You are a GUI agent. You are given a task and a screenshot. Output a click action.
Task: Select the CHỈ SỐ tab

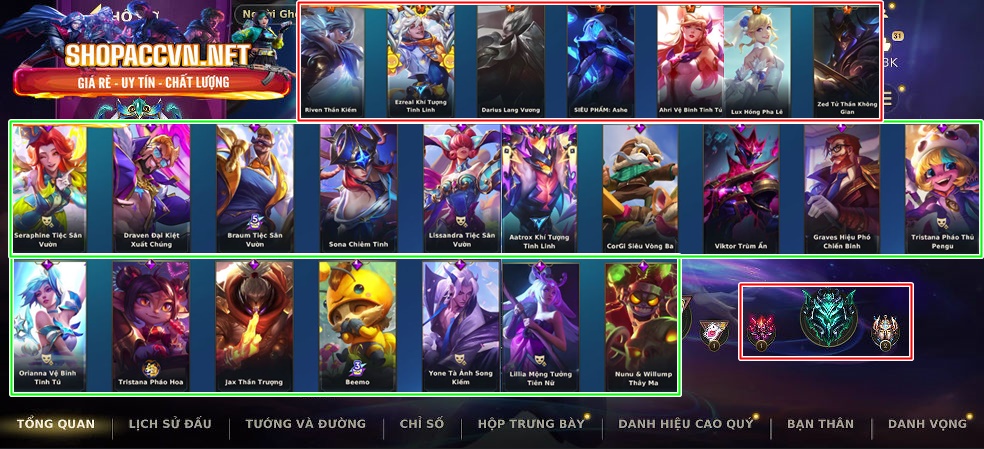pyautogui.click(x=421, y=424)
